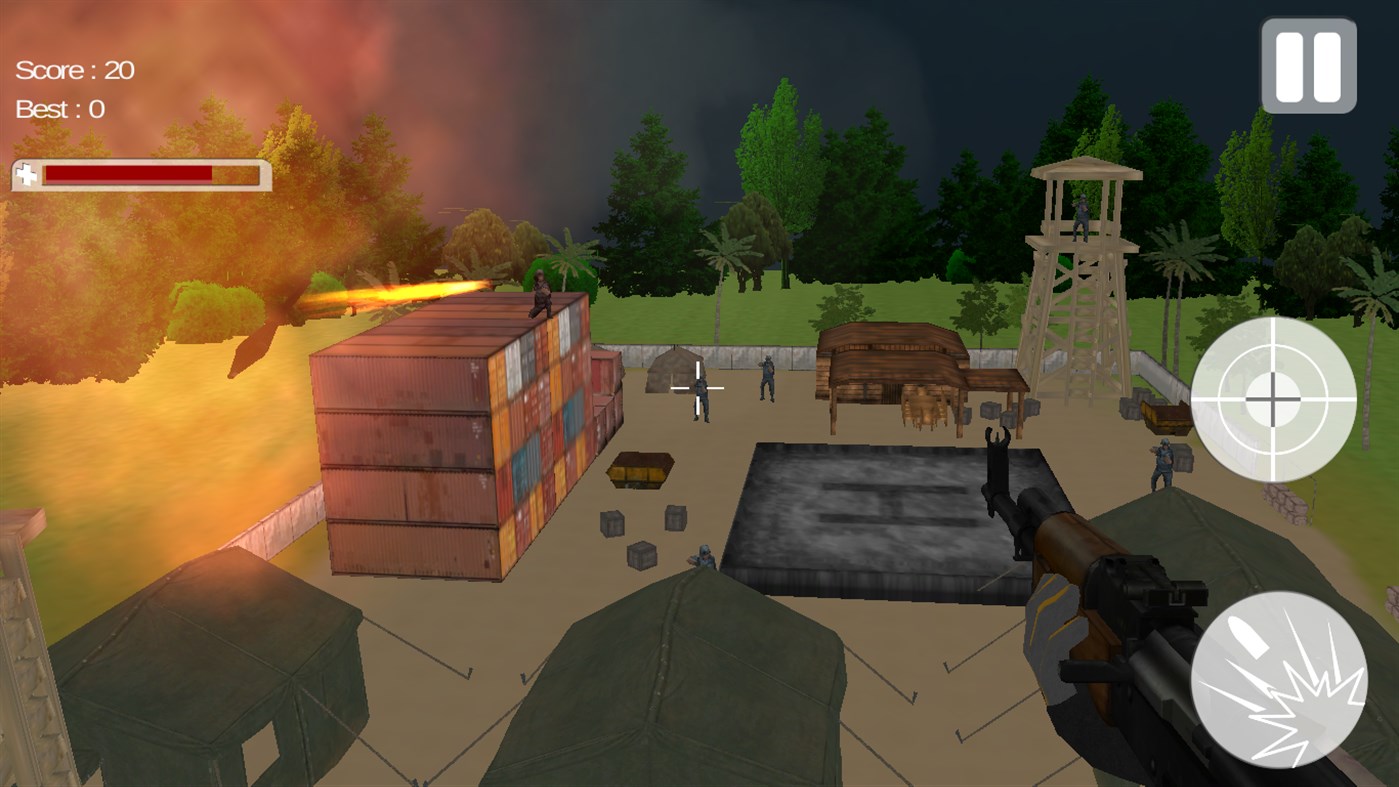Click the red health bar meter
The image size is (1399, 787).
130,175
